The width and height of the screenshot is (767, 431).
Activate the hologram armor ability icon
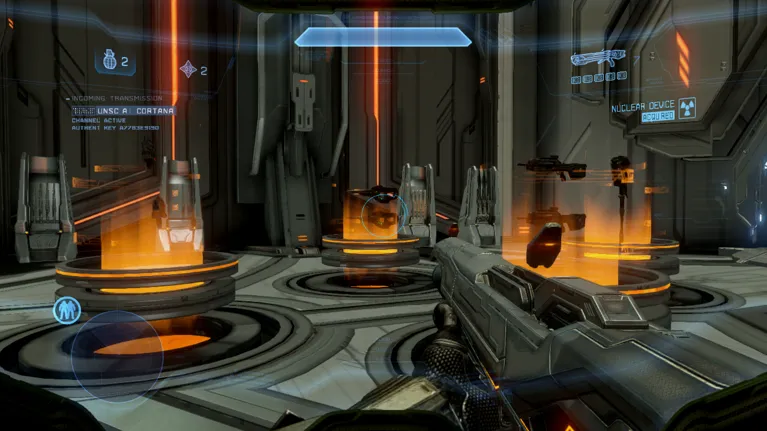(68, 310)
